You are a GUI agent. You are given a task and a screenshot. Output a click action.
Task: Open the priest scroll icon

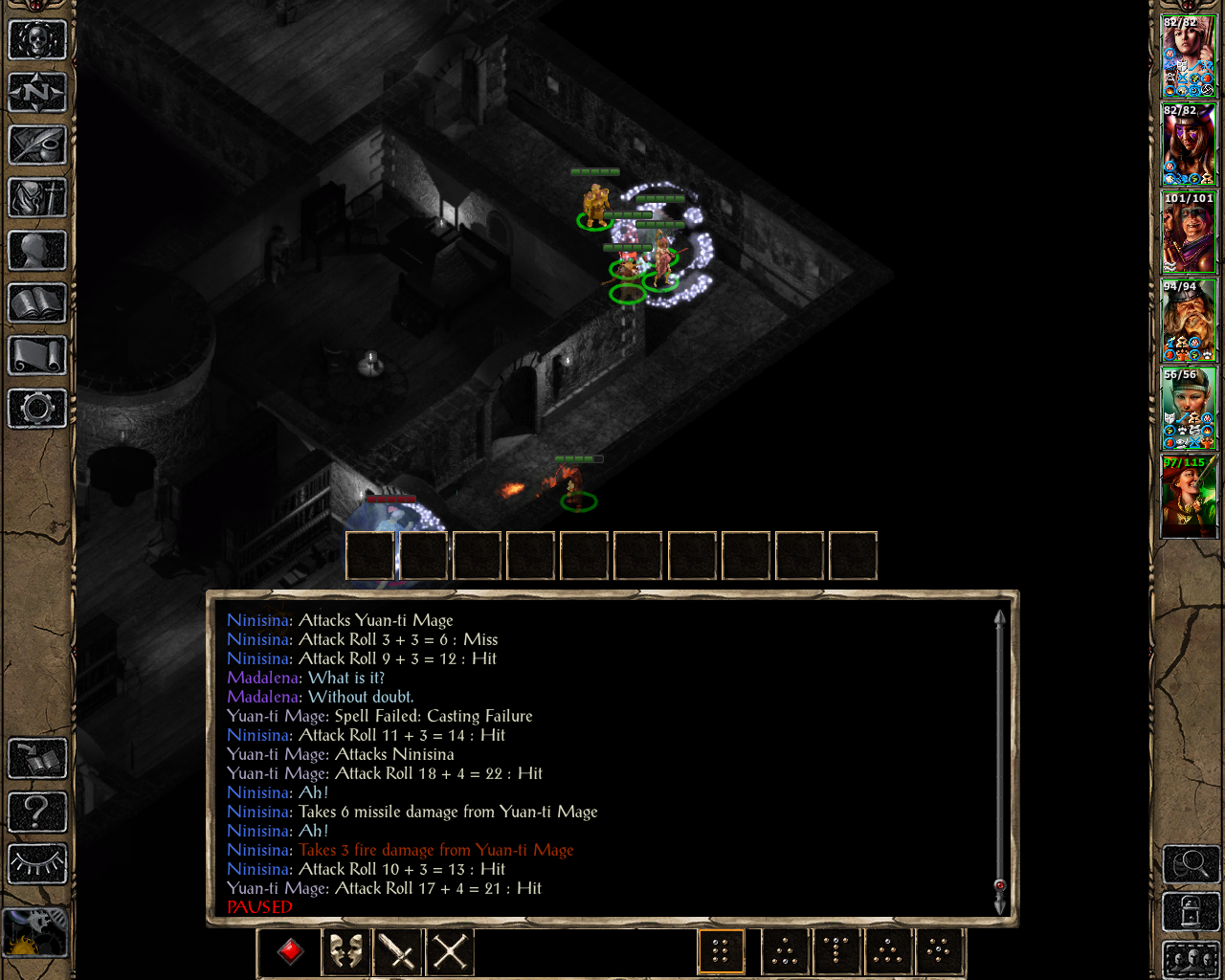(x=37, y=356)
